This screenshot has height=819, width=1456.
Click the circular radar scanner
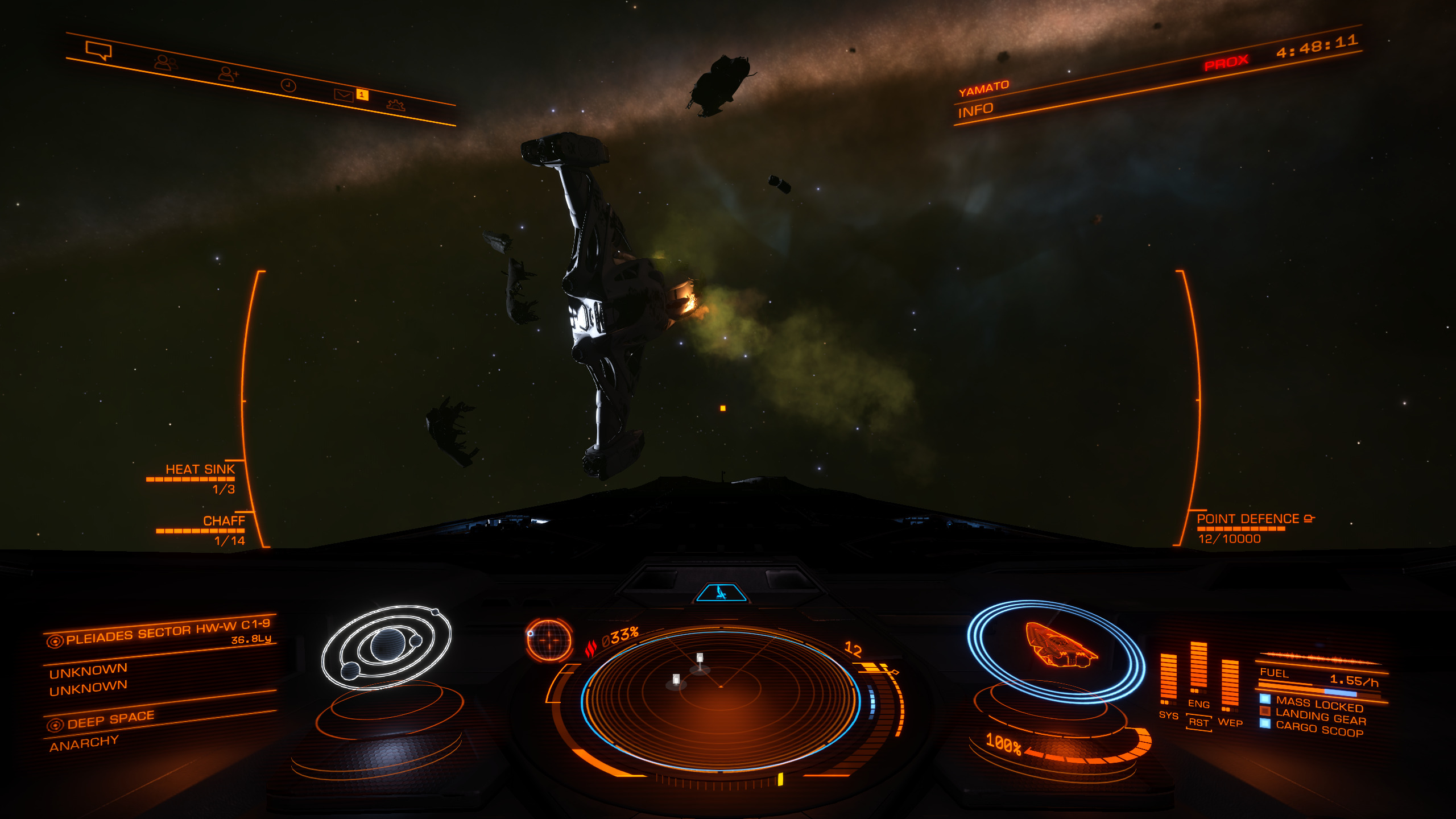coord(721,700)
